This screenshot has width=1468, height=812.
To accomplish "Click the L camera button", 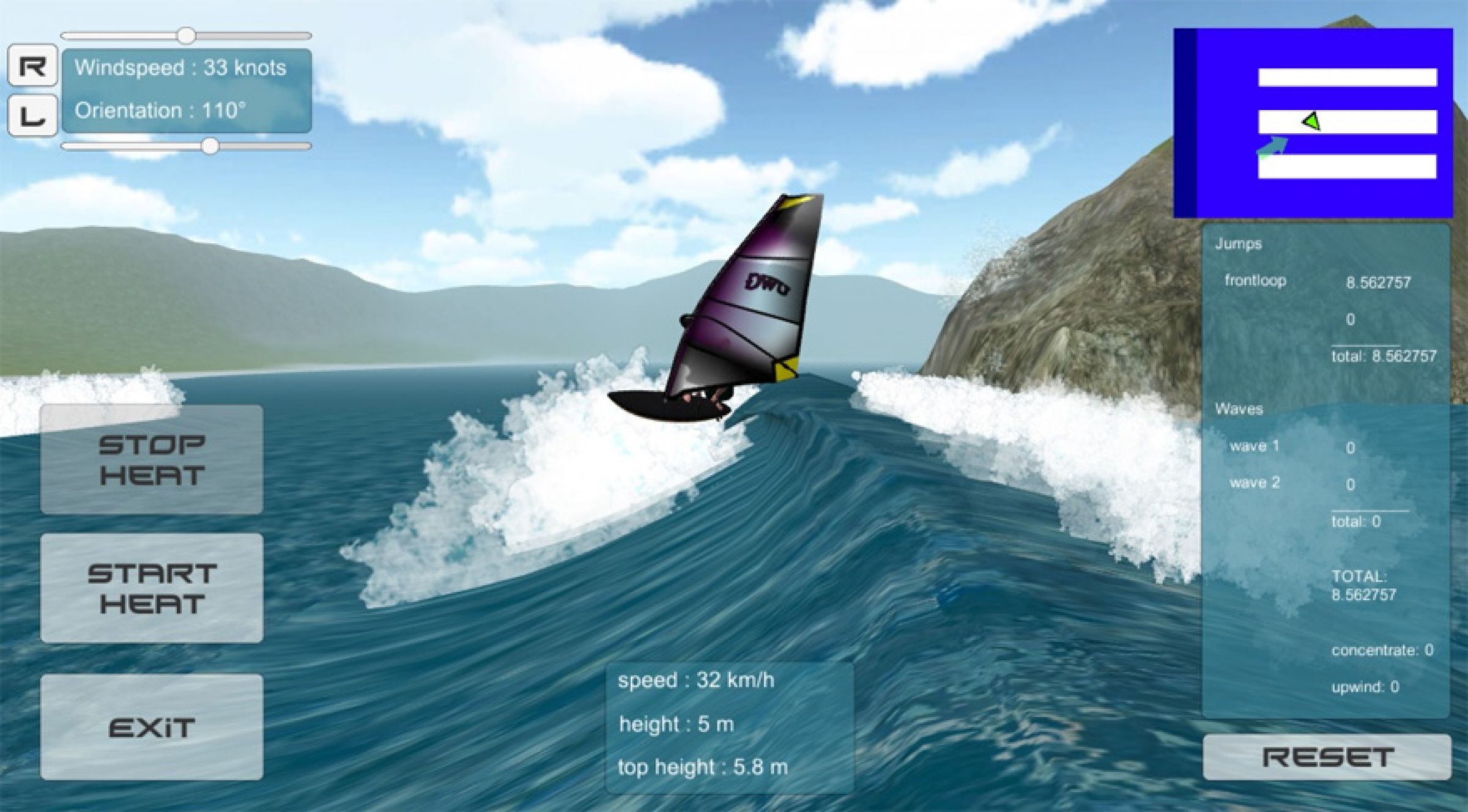I will pyautogui.click(x=32, y=113).
